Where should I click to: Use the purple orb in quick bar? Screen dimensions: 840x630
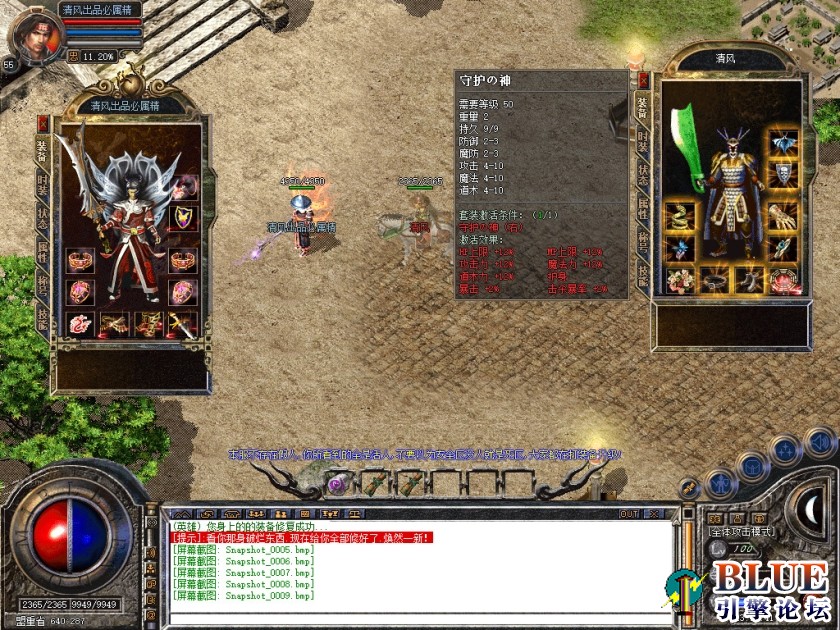337,483
